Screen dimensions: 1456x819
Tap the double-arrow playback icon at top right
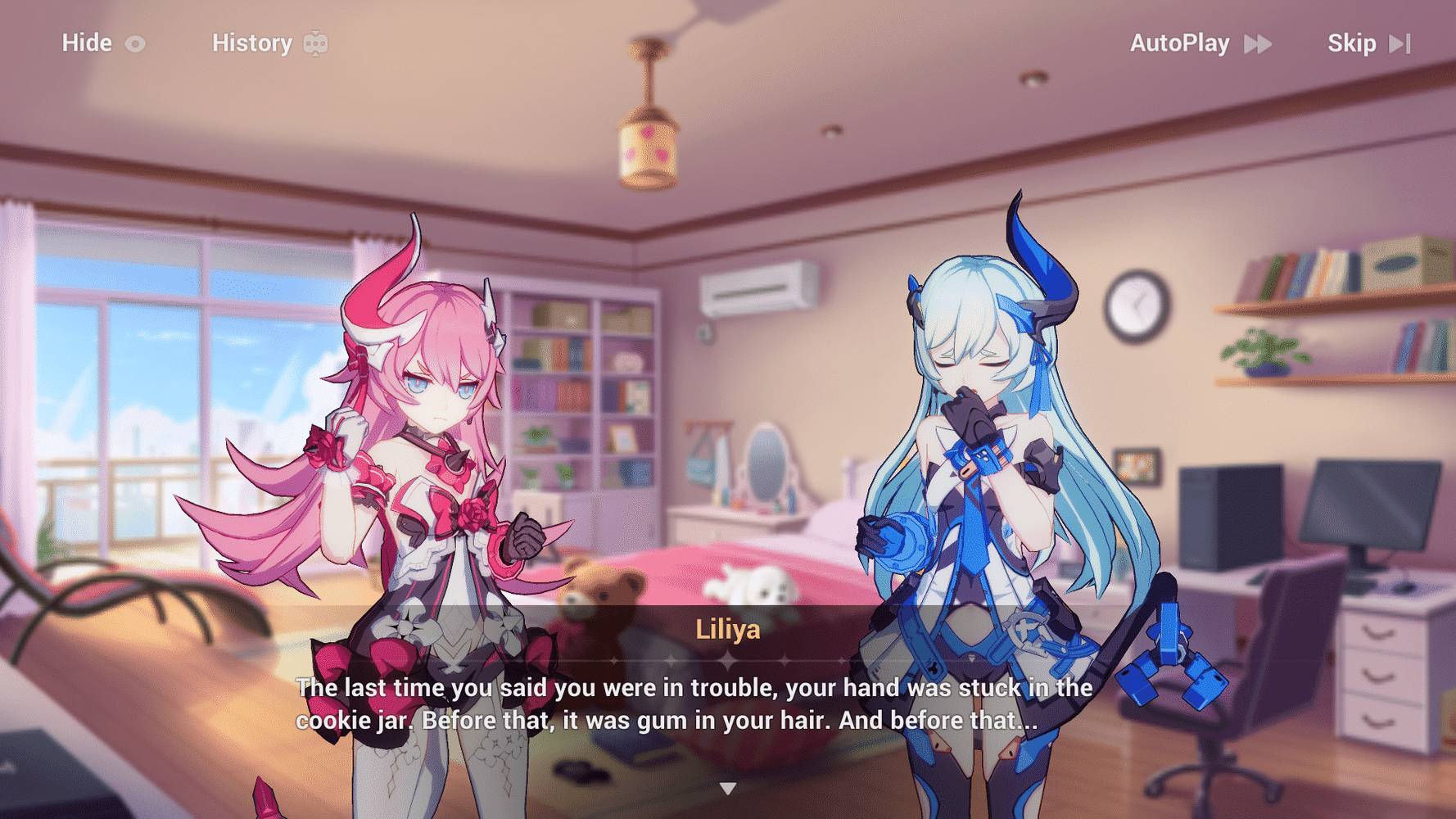coord(1259,43)
